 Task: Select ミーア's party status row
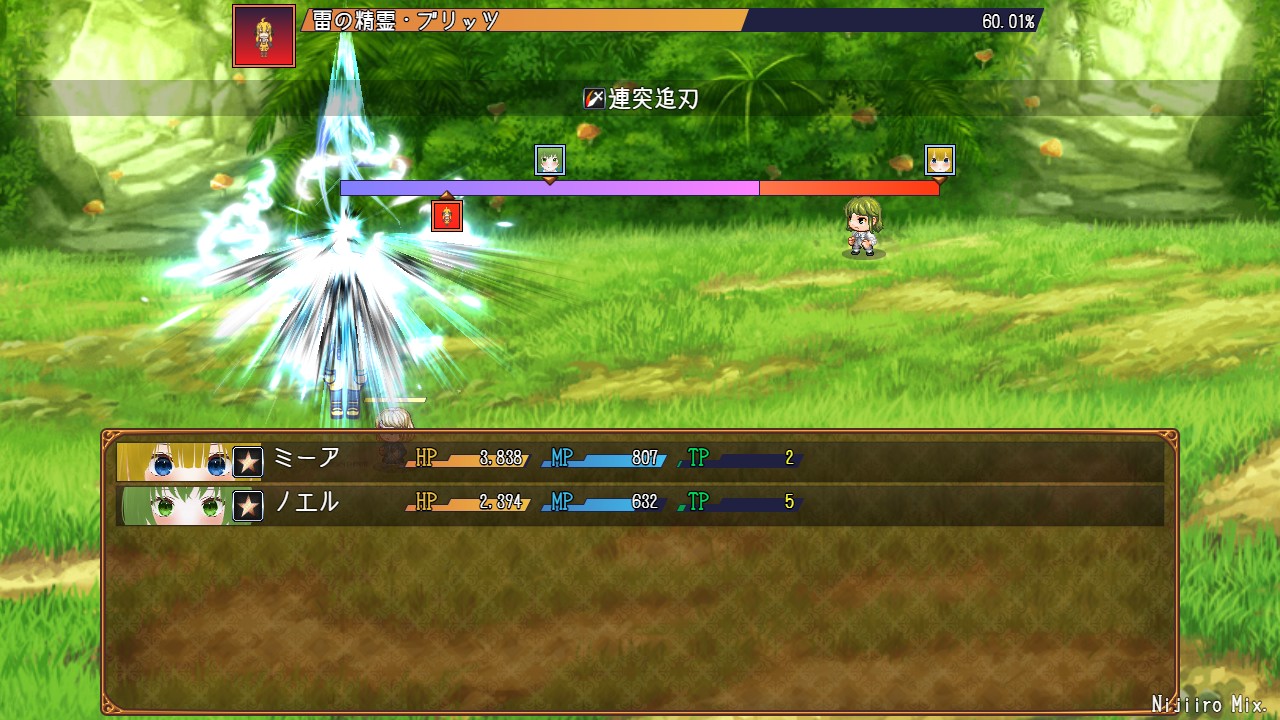(x=640, y=461)
